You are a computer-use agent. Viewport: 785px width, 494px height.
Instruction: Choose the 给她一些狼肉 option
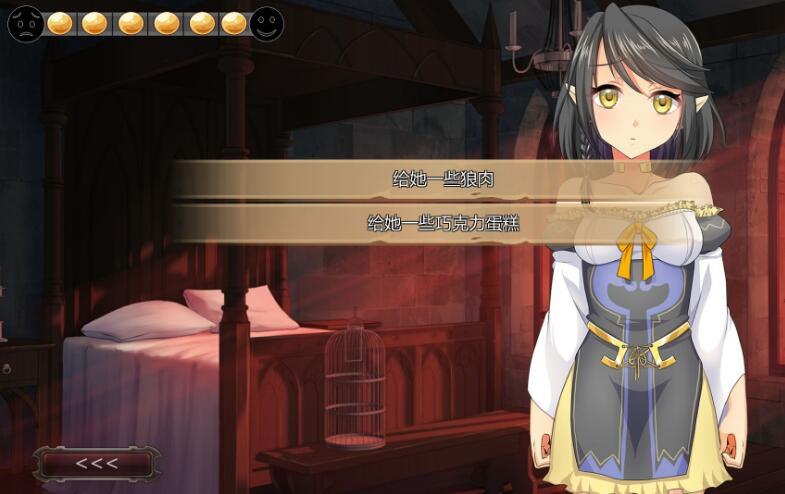pyautogui.click(x=443, y=180)
